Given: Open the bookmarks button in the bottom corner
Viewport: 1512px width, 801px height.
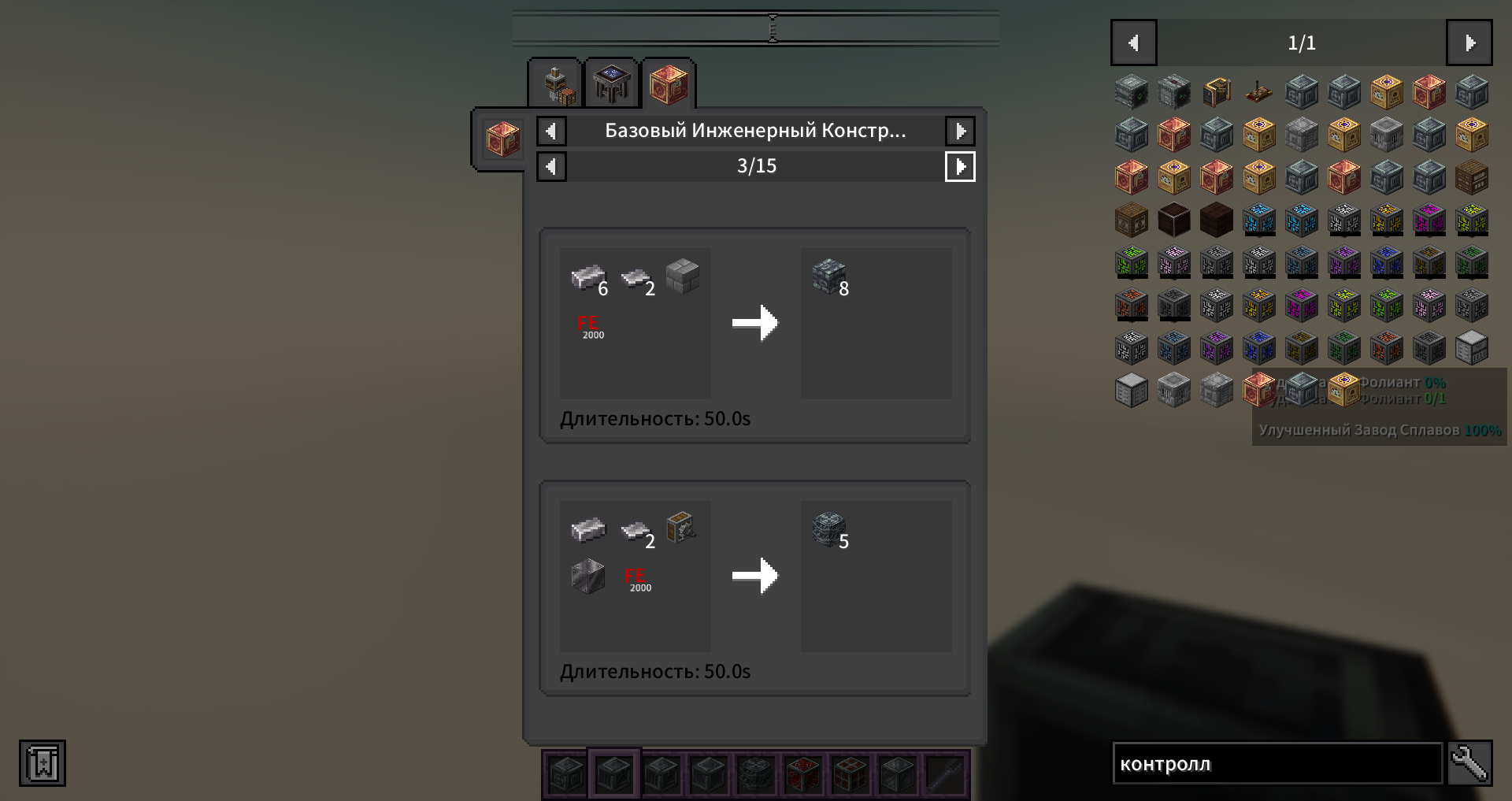Looking at the screenshot, I should click(43, 763).
